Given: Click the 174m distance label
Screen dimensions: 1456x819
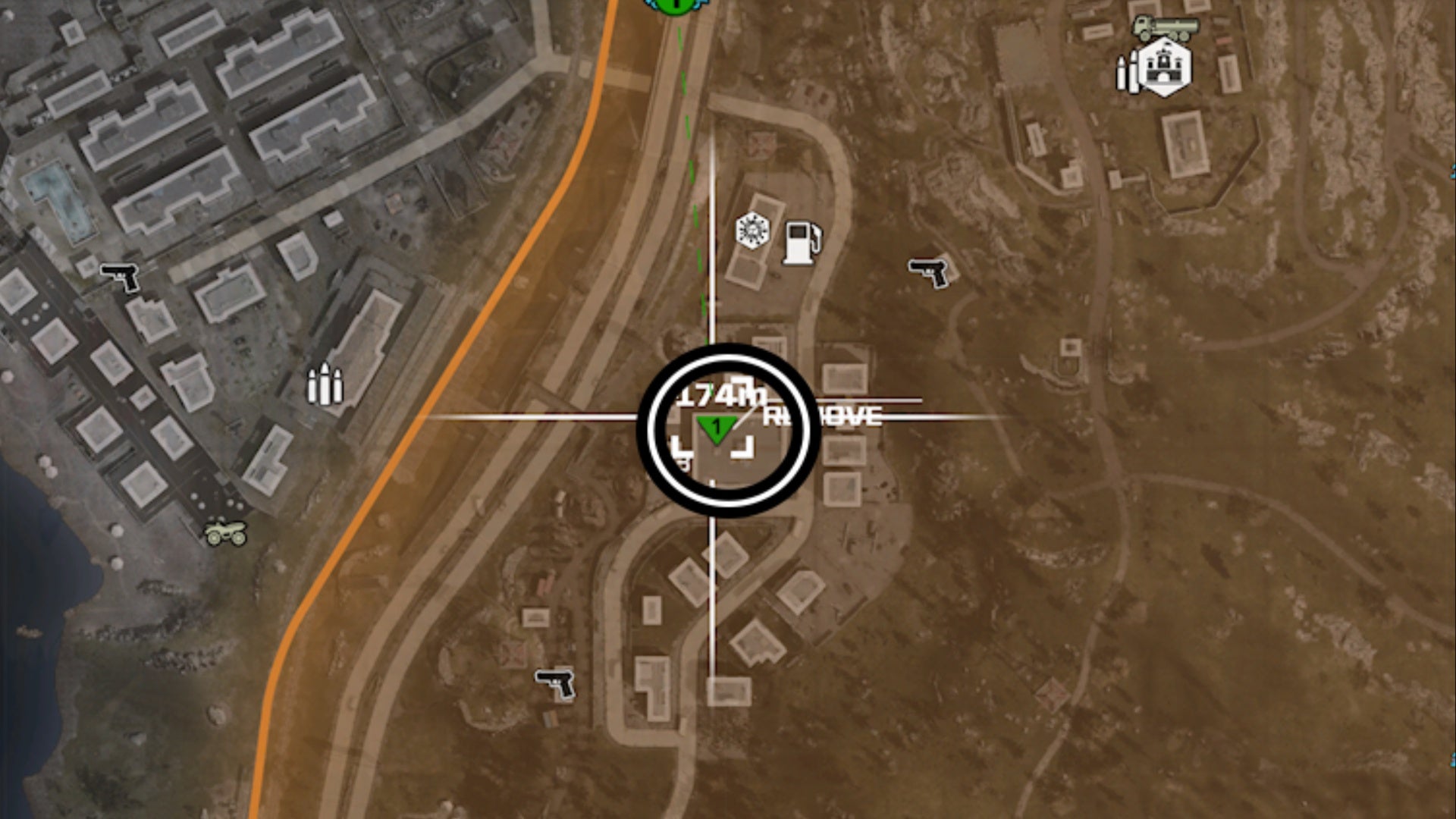Looking at the screenshot, I should (x=722, y=394).
